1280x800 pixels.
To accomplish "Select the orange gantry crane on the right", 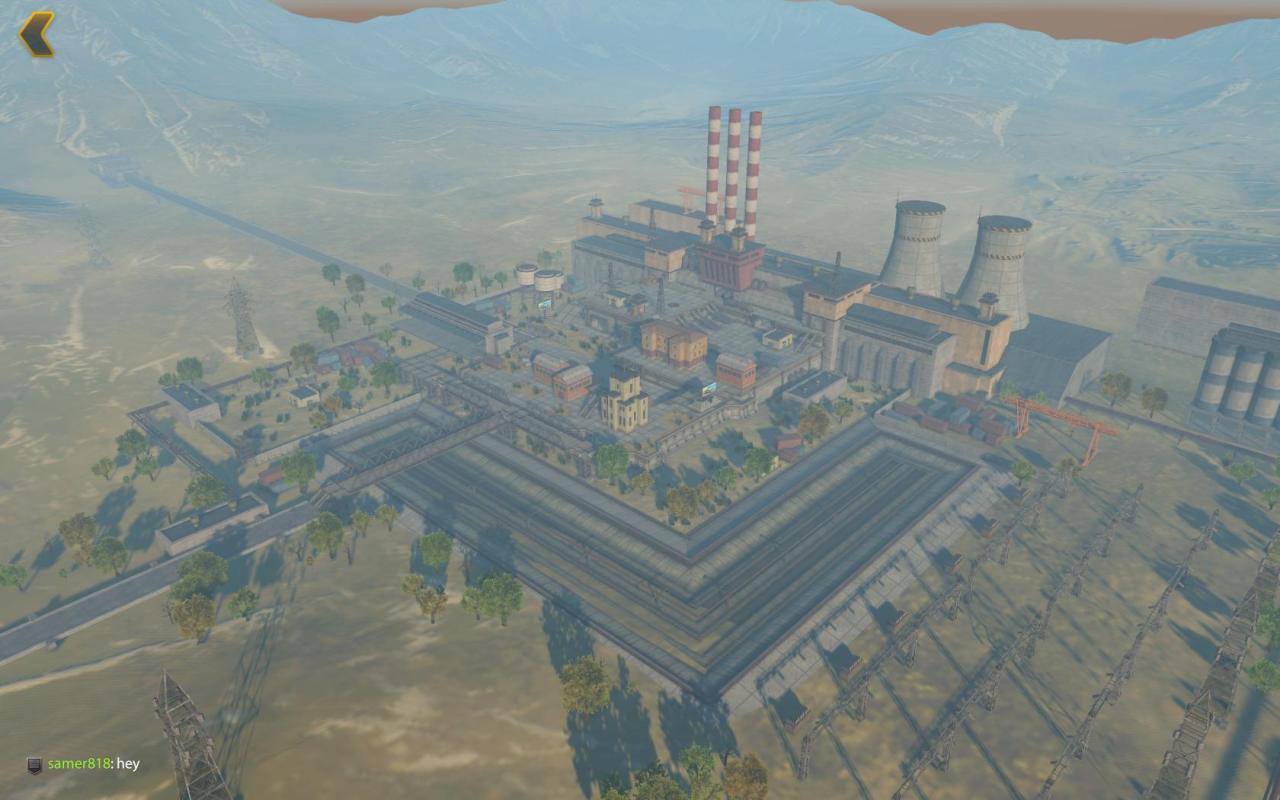I will pyautogui.click(x=1055, y=415).
